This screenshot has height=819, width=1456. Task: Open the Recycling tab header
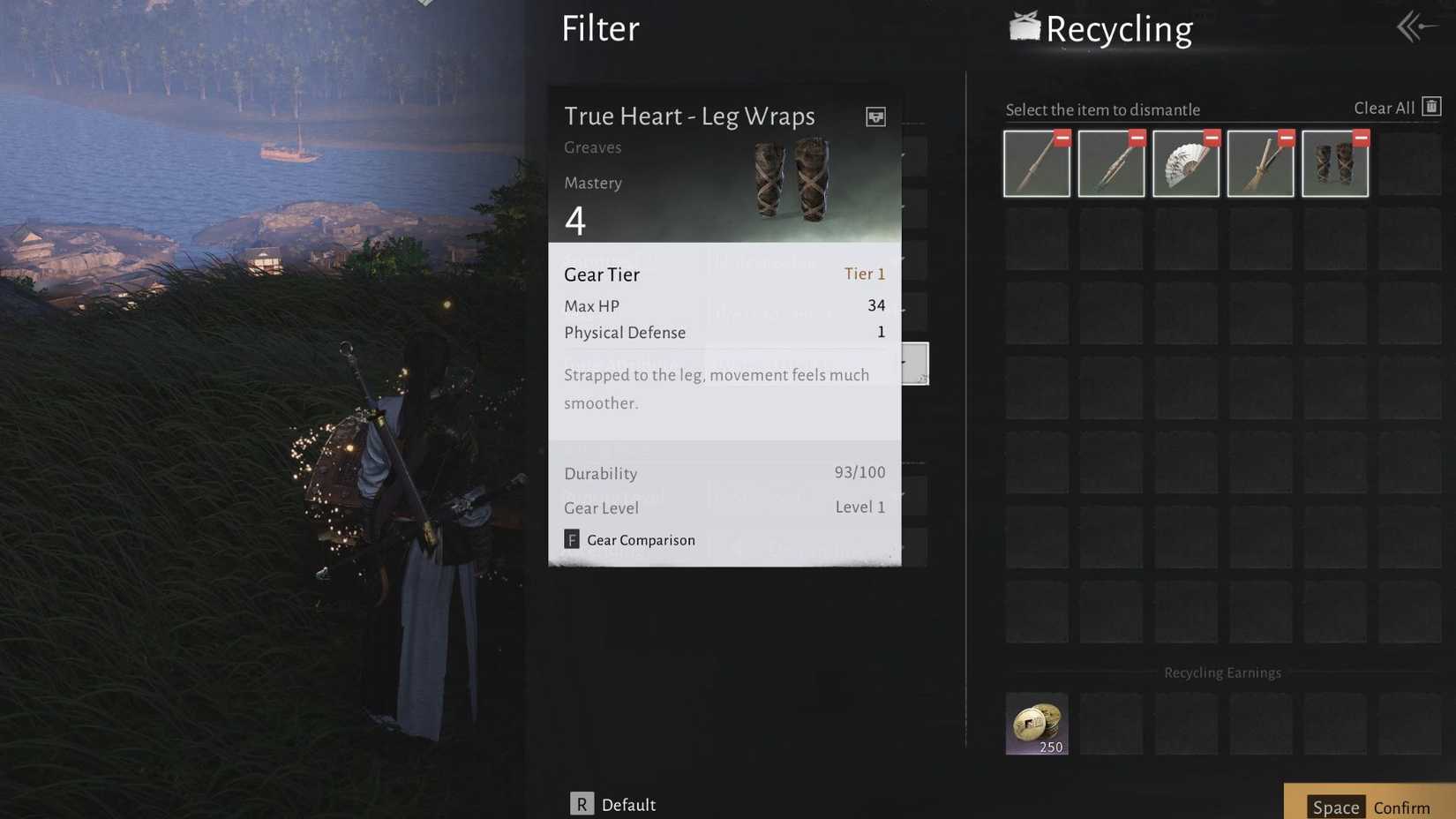1119,28
